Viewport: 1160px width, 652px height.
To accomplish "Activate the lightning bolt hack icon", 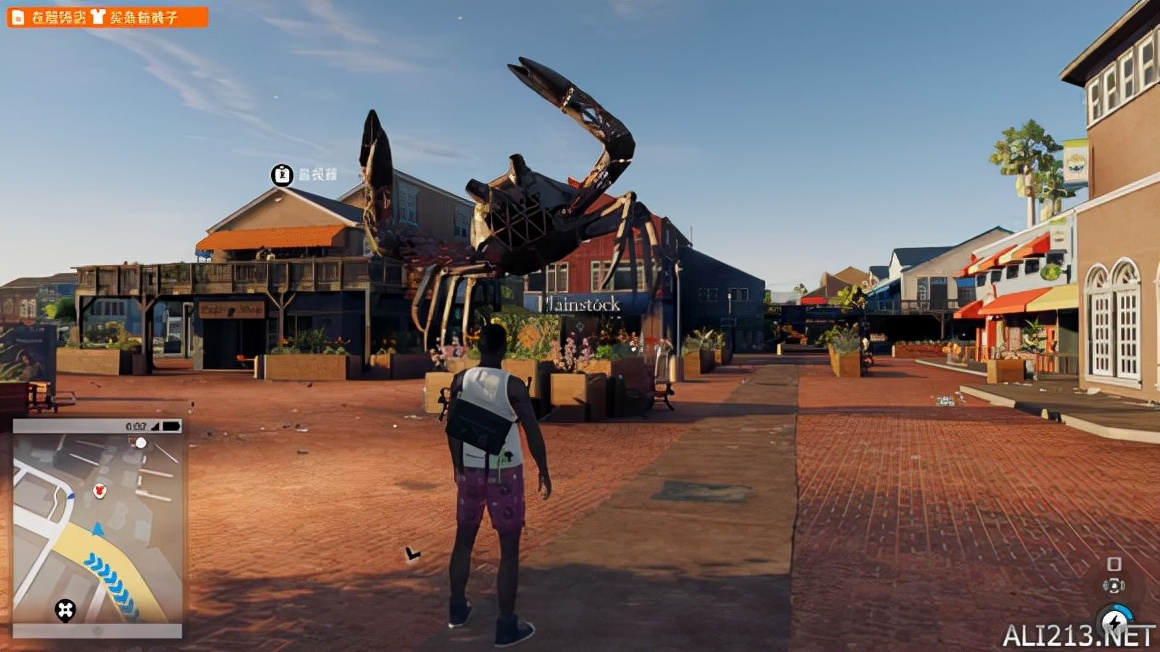I will (1115, 621).
